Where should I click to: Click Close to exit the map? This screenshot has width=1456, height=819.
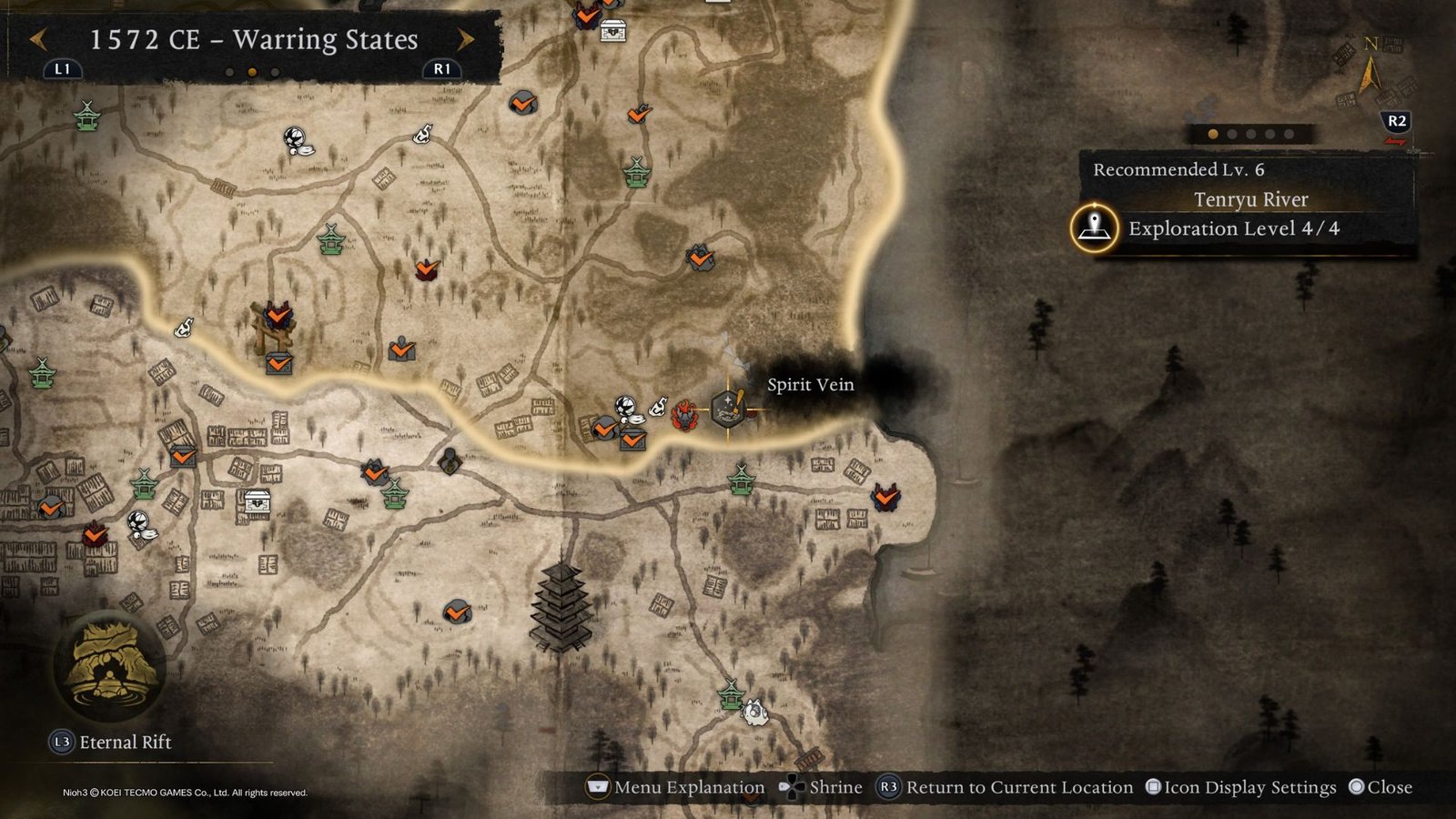pos(1383,786)
